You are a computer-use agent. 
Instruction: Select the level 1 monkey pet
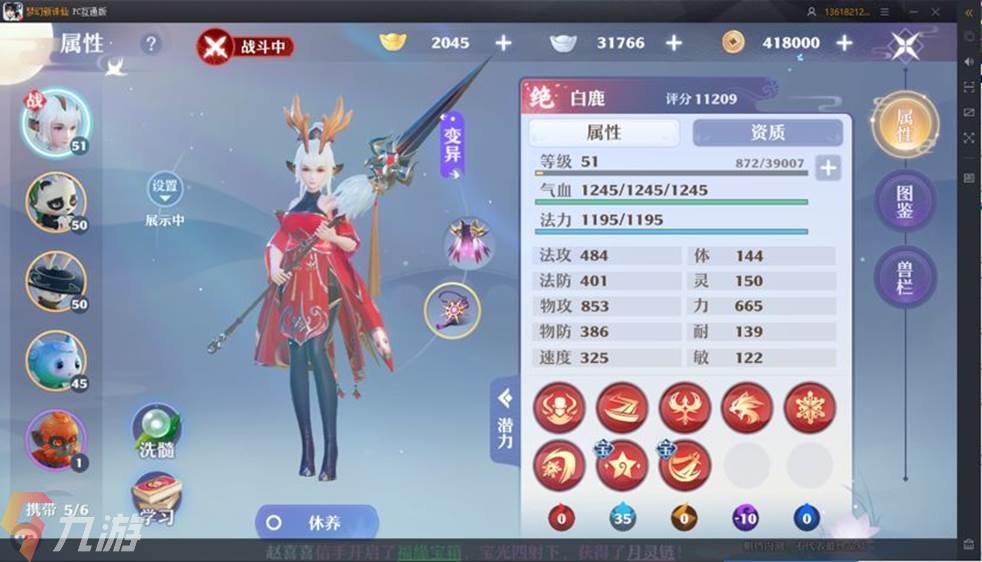pos(56,439)
